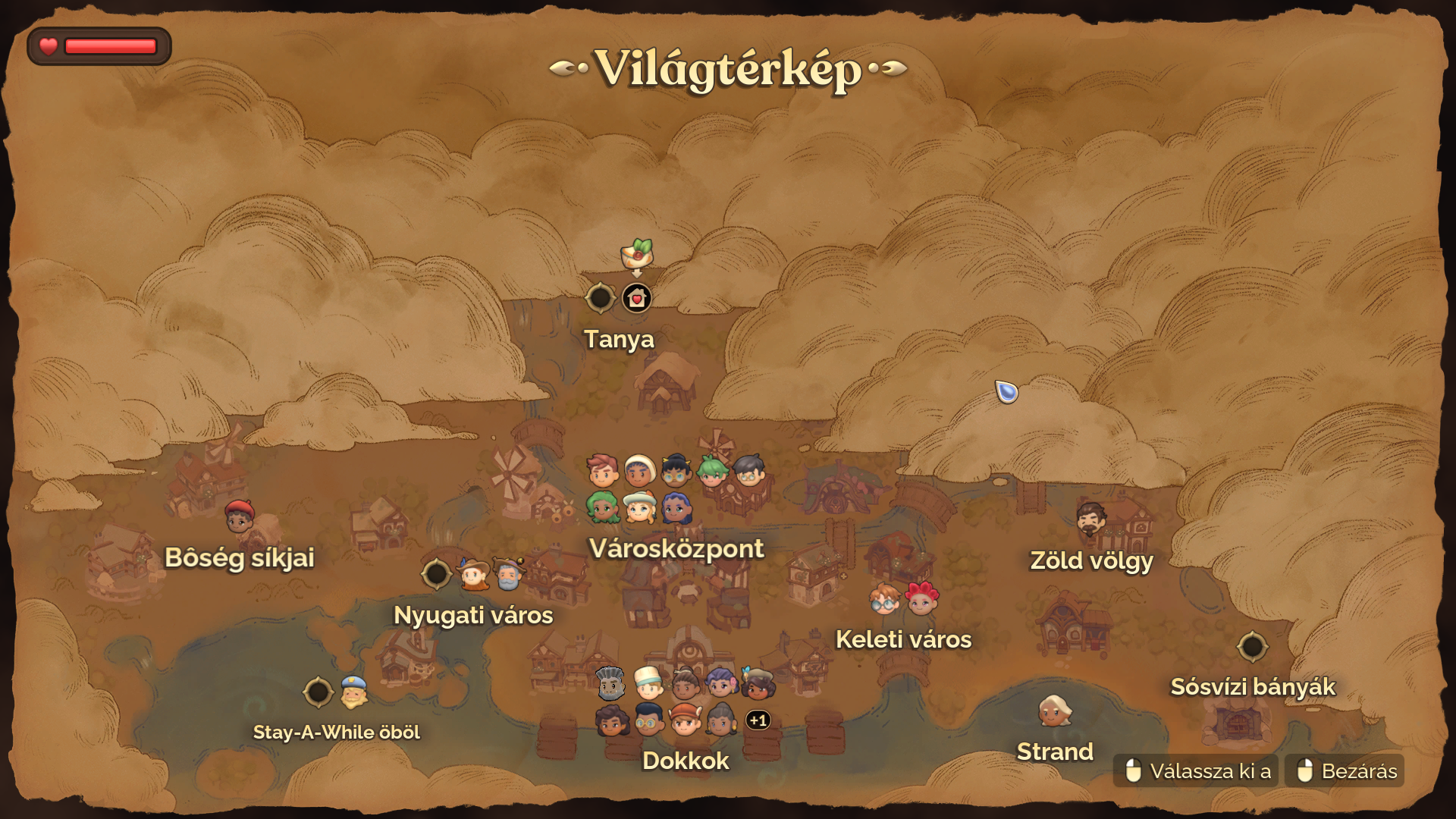The width and height of the screenshot is (1456, 819).
Task: Select the blue-capped villager portrait at Stay-A-While öböl
Action: coord(353,692)
